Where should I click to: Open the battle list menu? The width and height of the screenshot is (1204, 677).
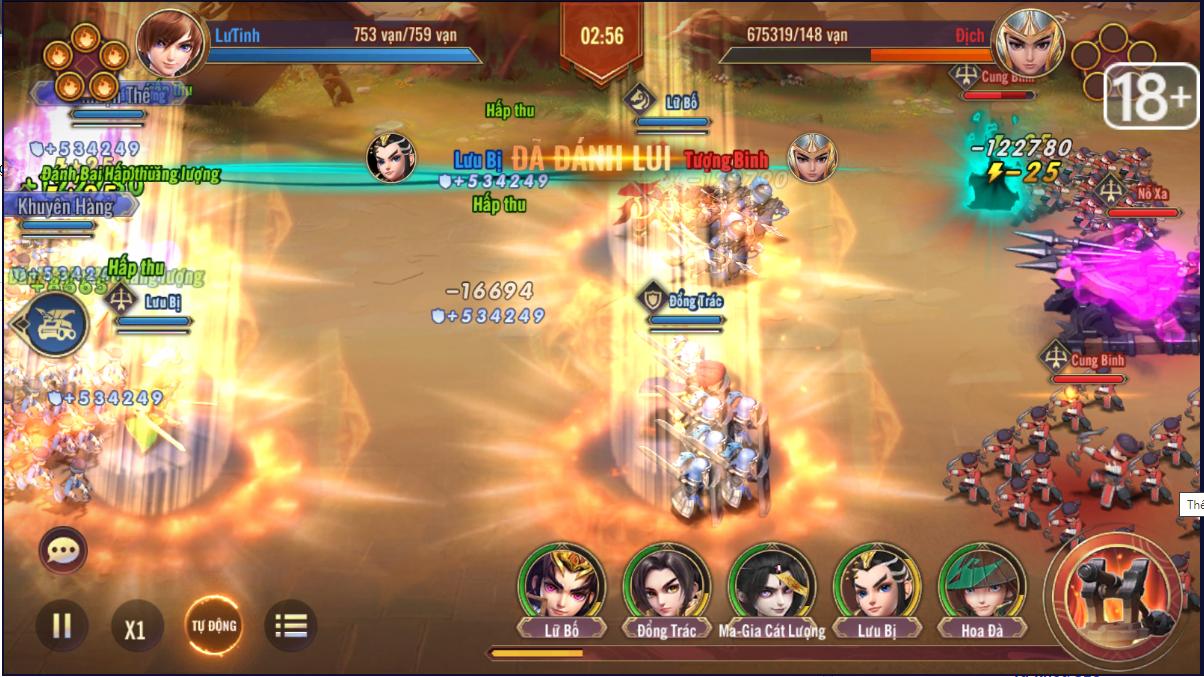290,626
